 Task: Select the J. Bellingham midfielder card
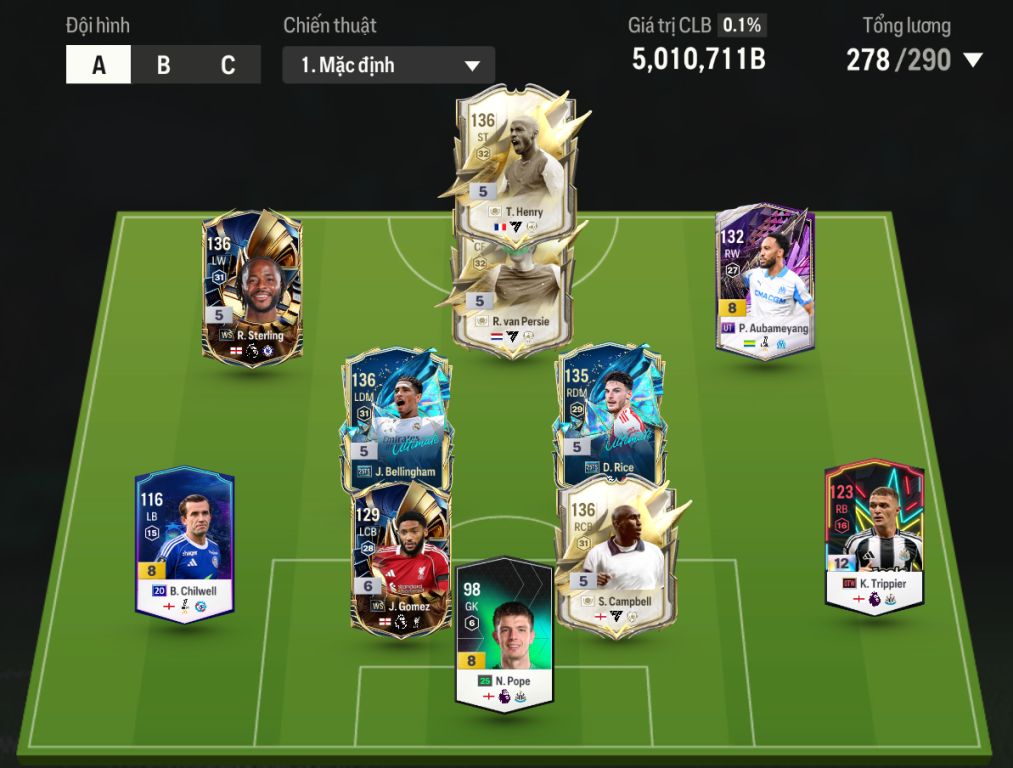pos(397,410)
